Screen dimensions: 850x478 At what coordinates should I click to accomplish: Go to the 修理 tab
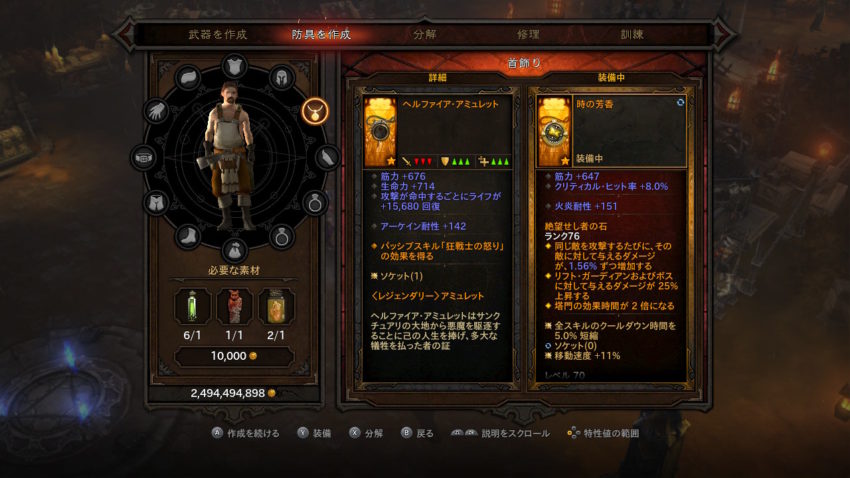(x=528, y=34)
